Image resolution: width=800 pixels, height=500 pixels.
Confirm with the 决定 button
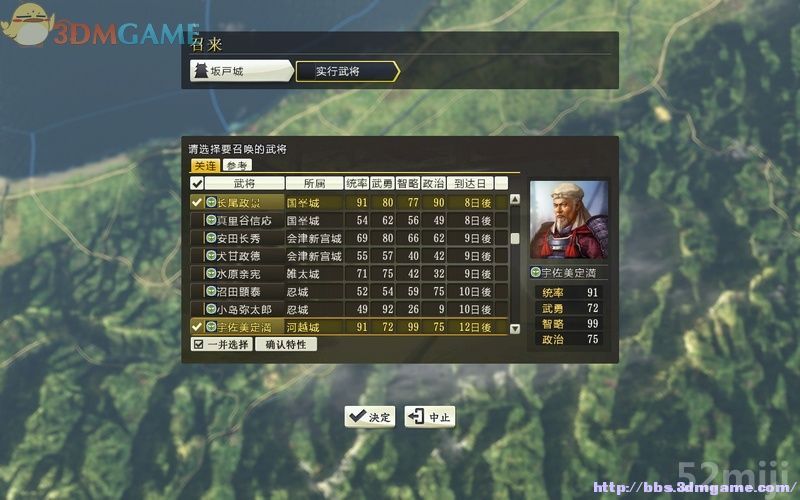coord(370,417)
